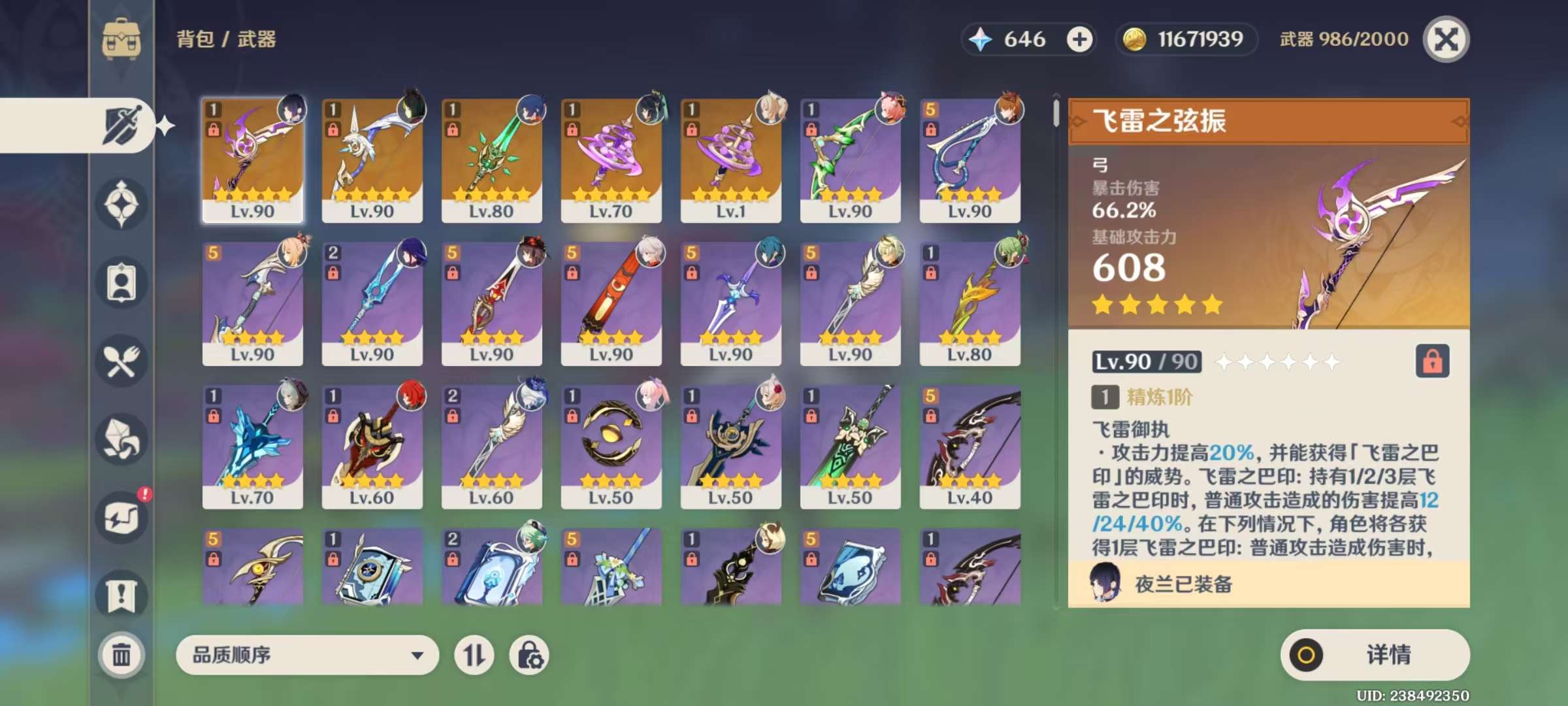Switch to the quest items tab
Viewport: 1568px width, 706px height.
122,596
